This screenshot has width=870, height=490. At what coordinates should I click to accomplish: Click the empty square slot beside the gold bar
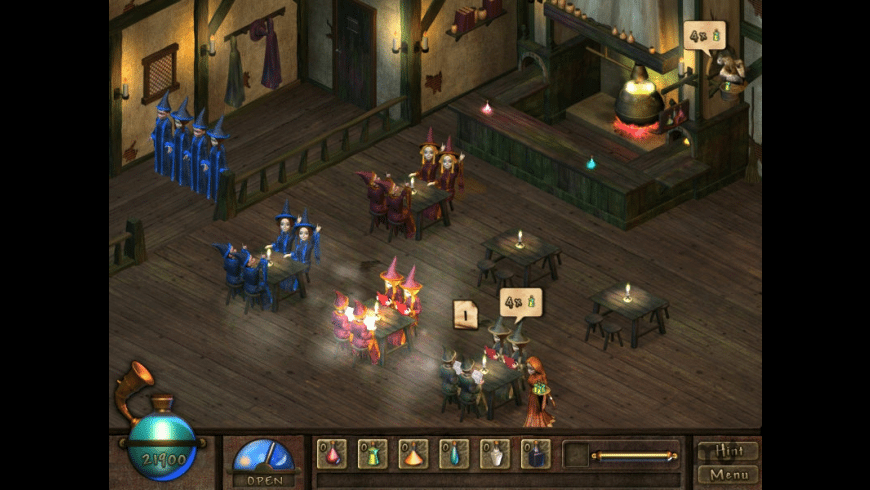click(575, 455)
